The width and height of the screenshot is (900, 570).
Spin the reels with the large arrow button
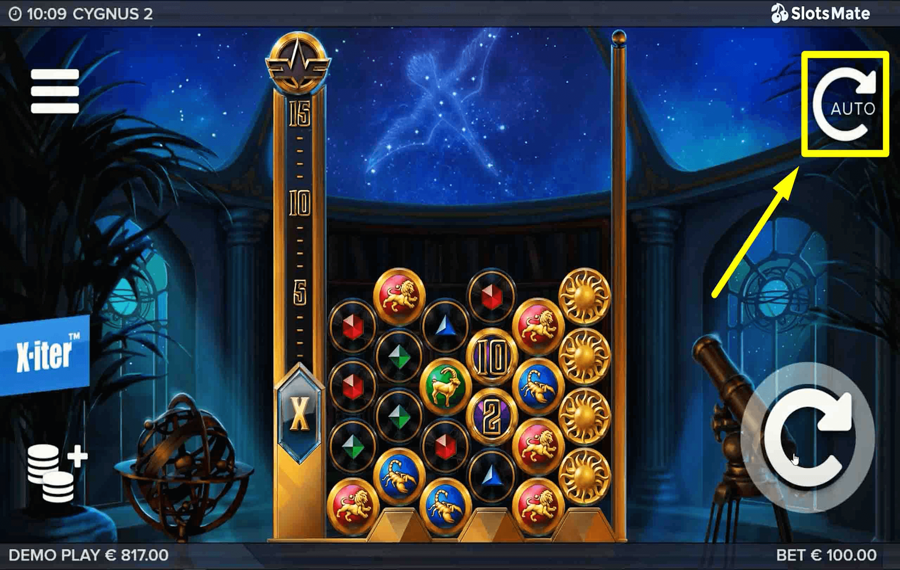tap(808, 437)
